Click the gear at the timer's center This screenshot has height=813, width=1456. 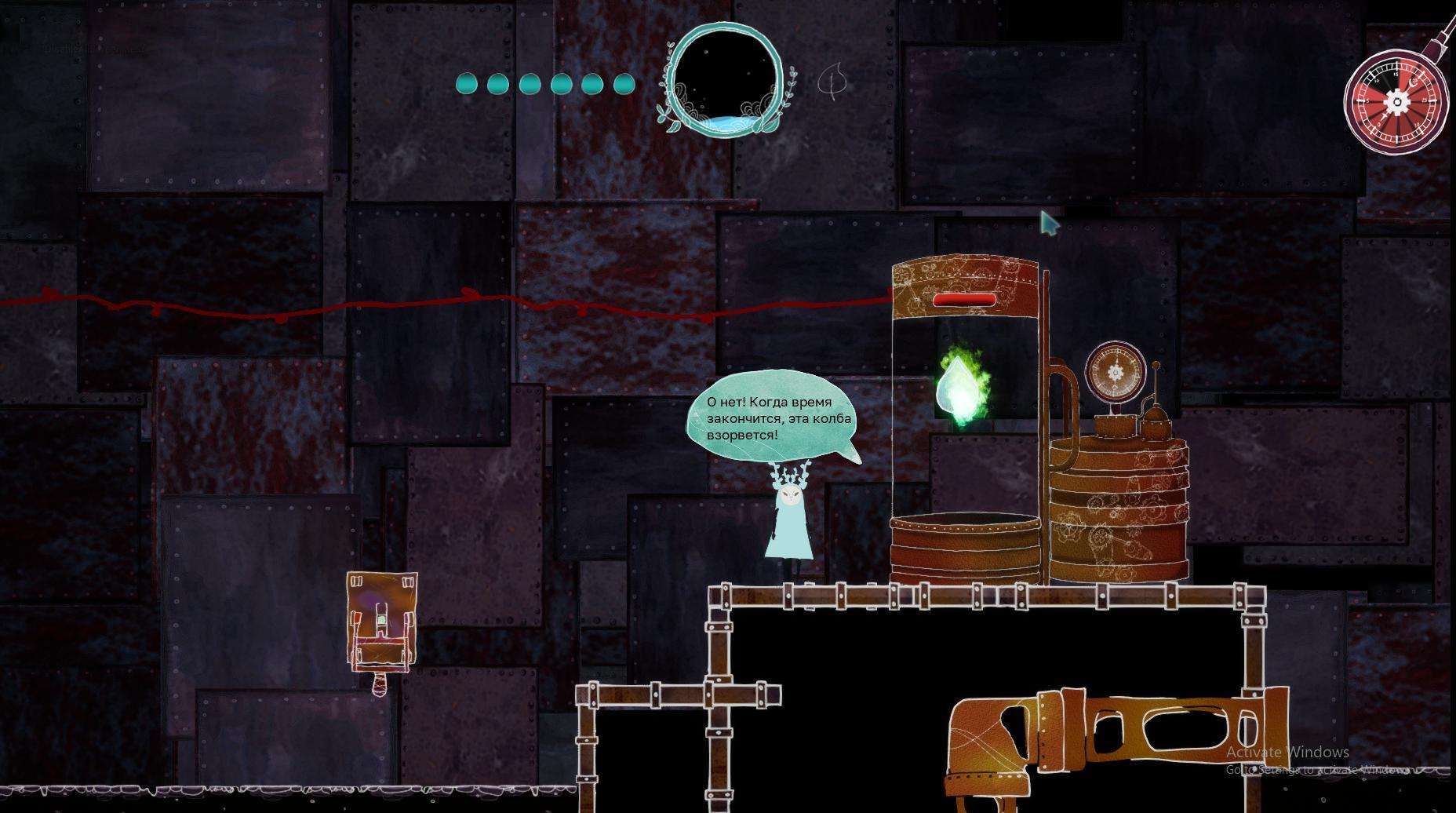(x=1396, y=100)
